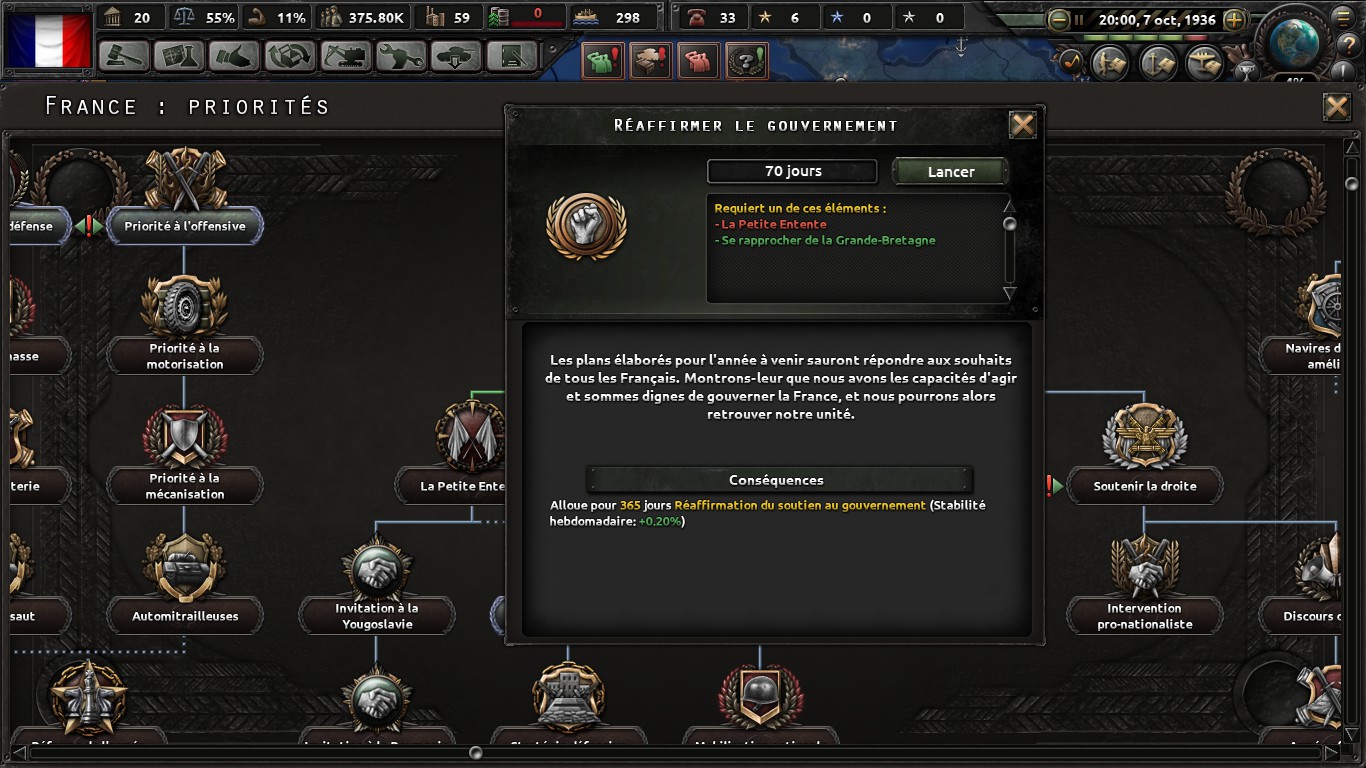Decrease game speed with the minus button
1366x768 pixels.
click(x=1059, y=20)
